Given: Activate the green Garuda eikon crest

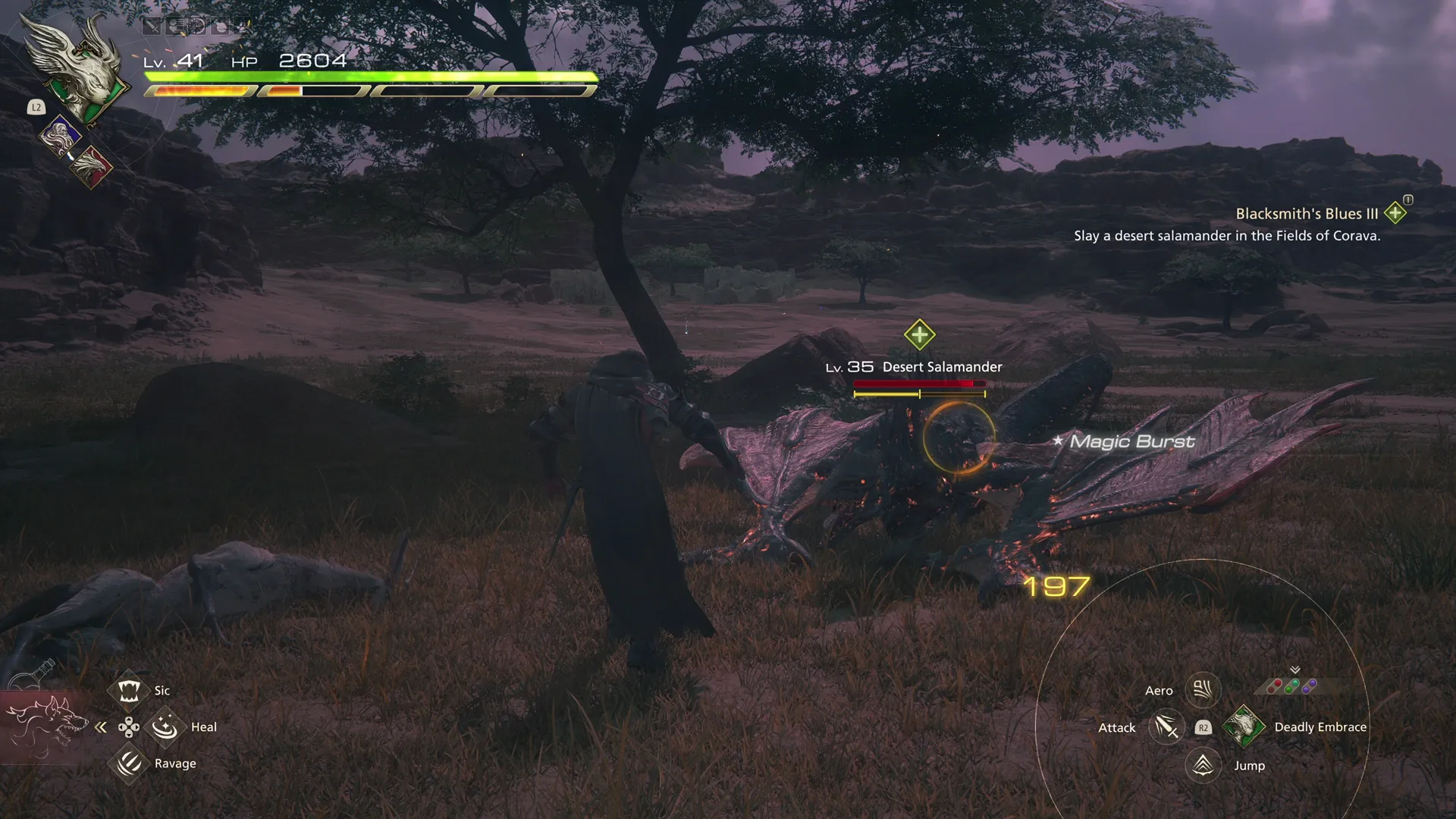Looking at the screenshot, I should [x=83, y=76].
